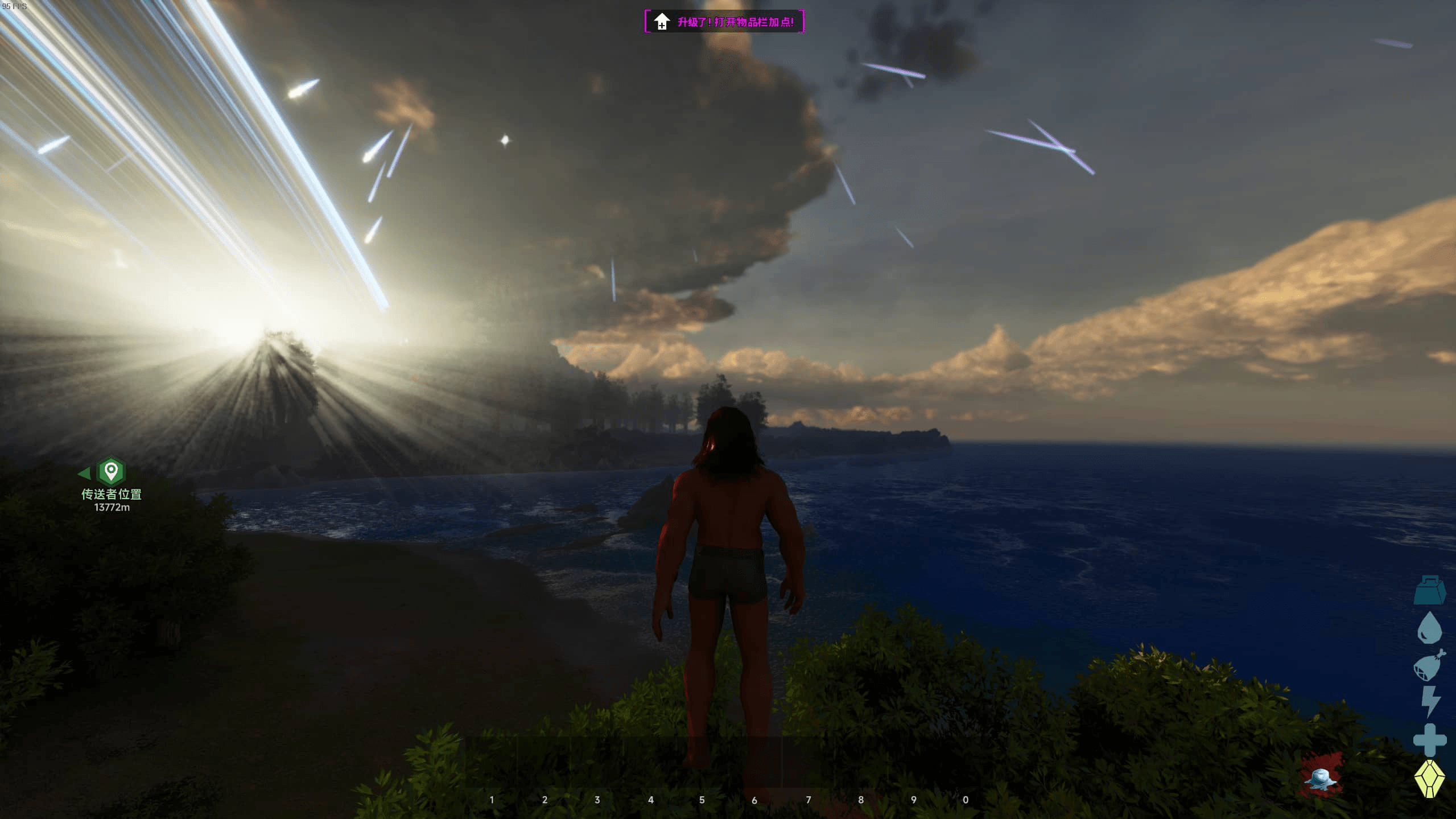The height and width of the screenshot is (819, 1456).
Task: Click the yellow crystal experience icon
Action: tap(1429, 778)
